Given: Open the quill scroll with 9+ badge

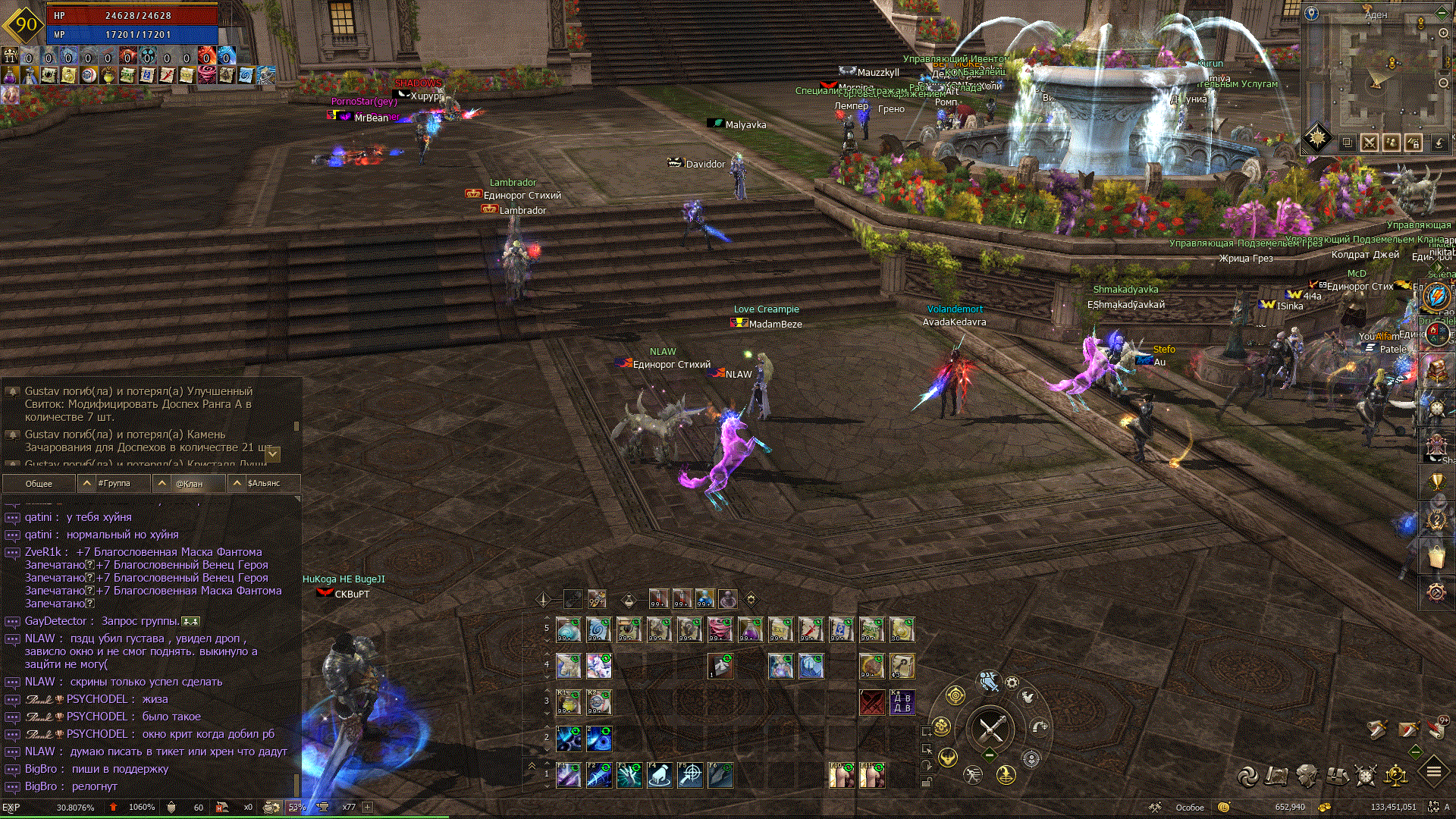Looking at the screenshot, I should point(1436,729).
